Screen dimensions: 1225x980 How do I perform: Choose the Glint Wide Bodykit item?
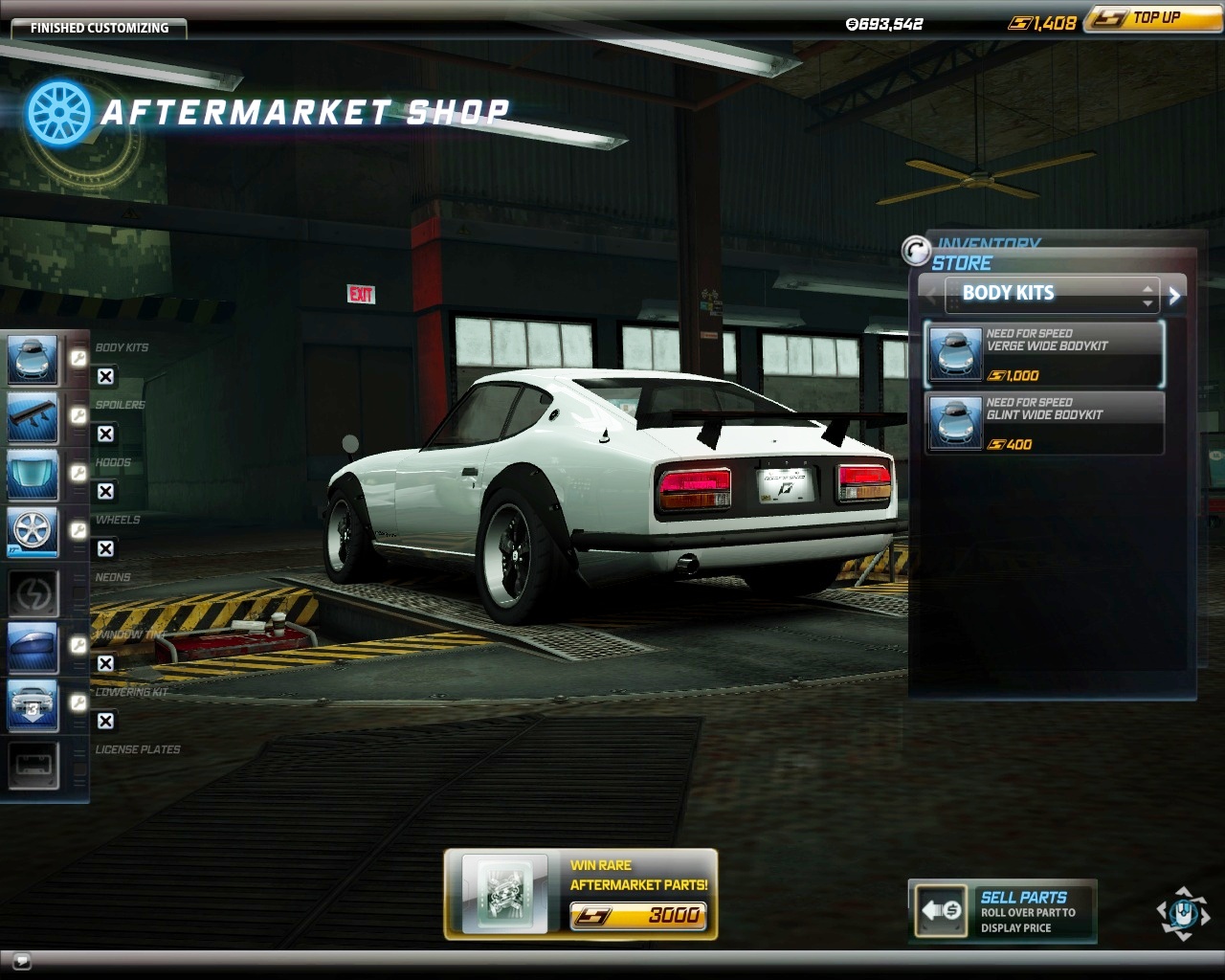pyautogui.click(x=1044, y=423)
